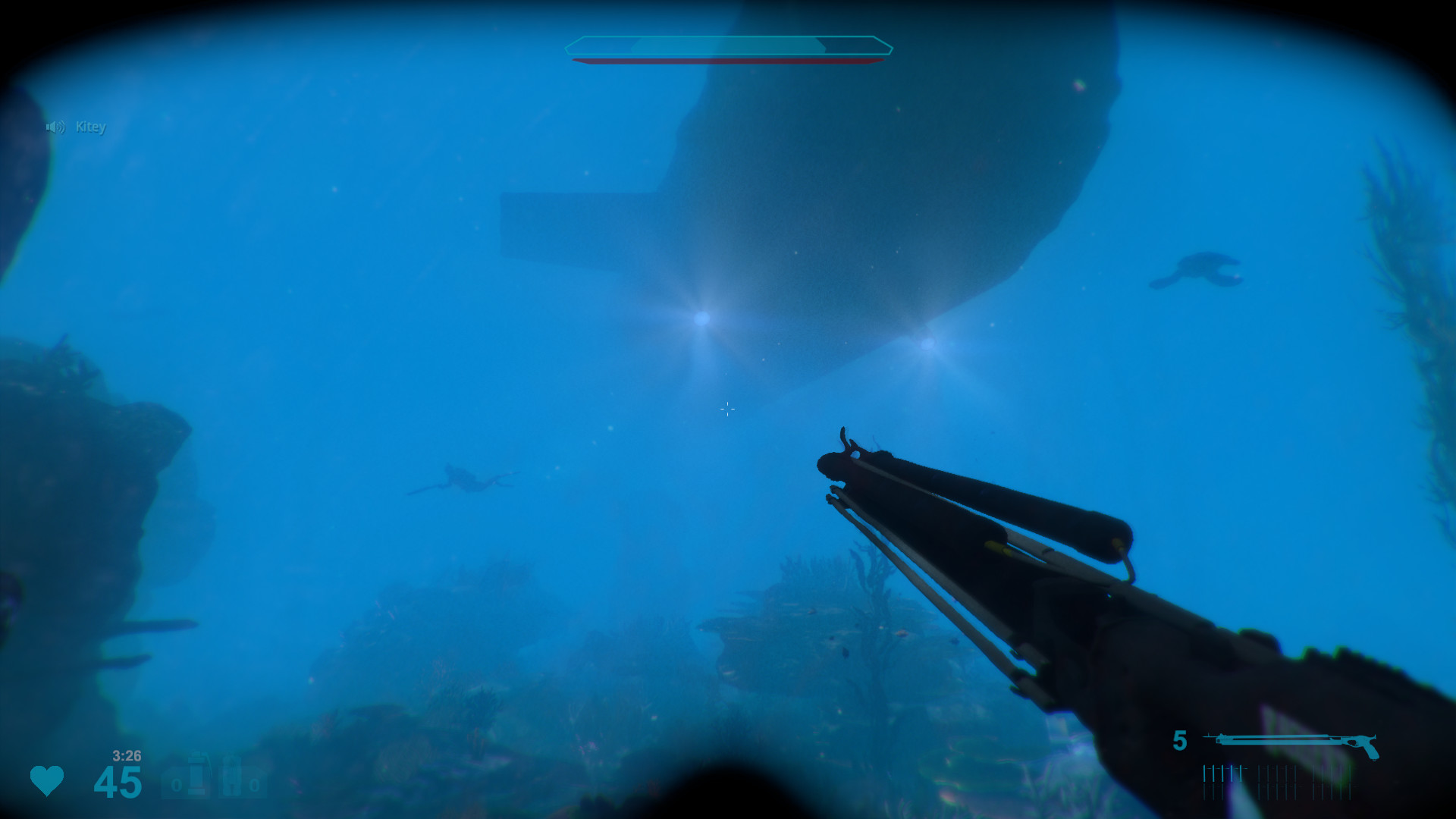Click the teal heart health icon
This screenshot has width=1456, height=819.
47,781
